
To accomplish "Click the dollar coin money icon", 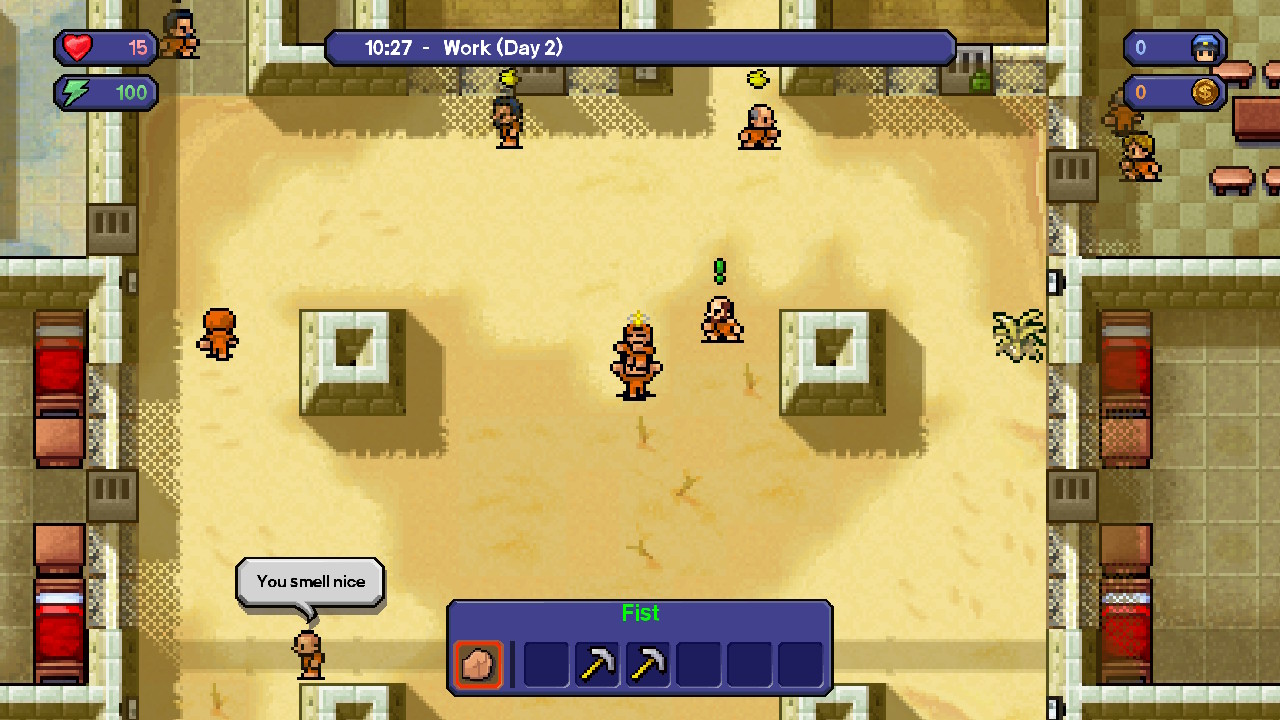I will click(1204, 92).
